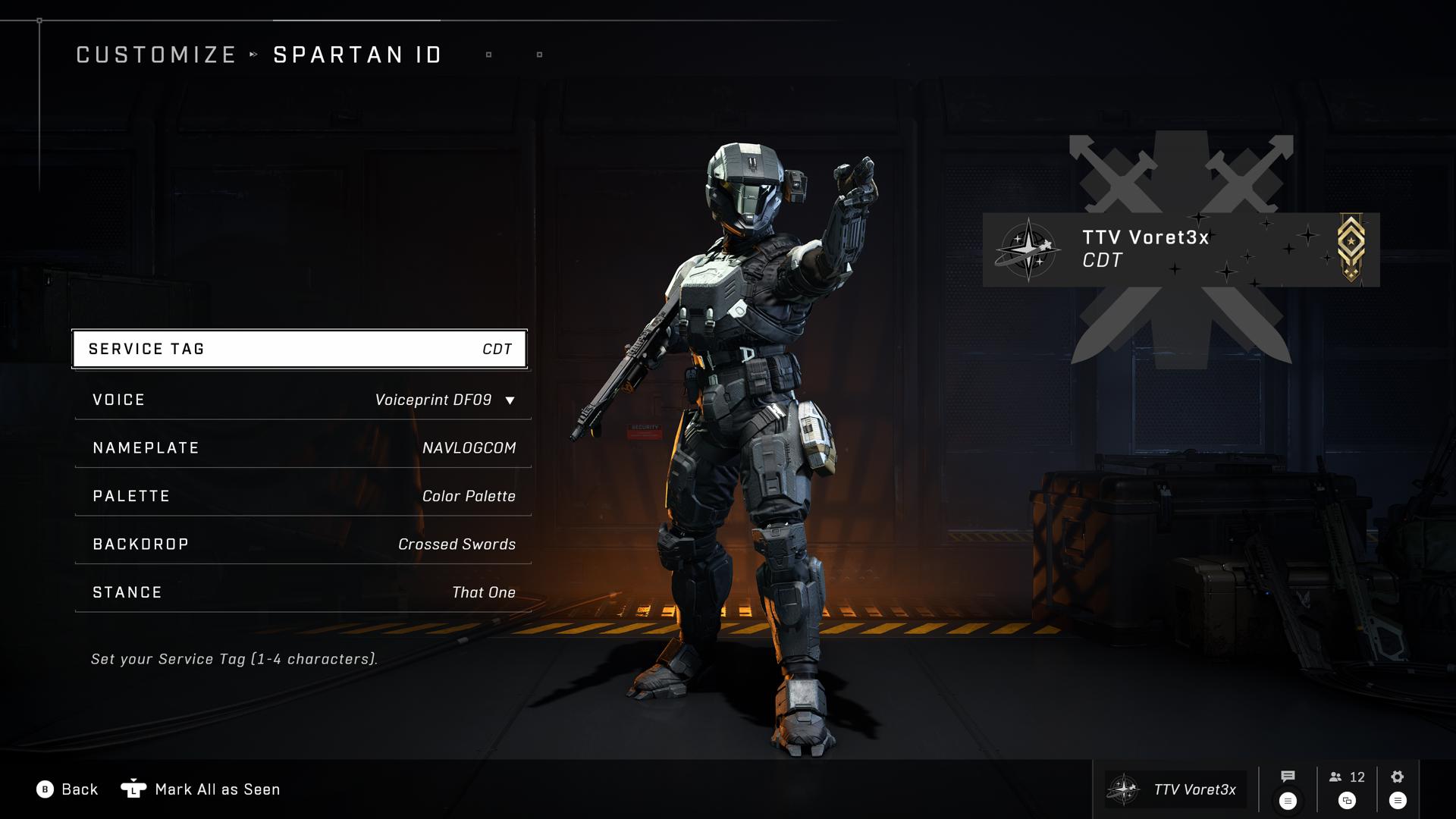Select the Service Tag row
The width and height of the screenshot is (1456, 819).
300,349
